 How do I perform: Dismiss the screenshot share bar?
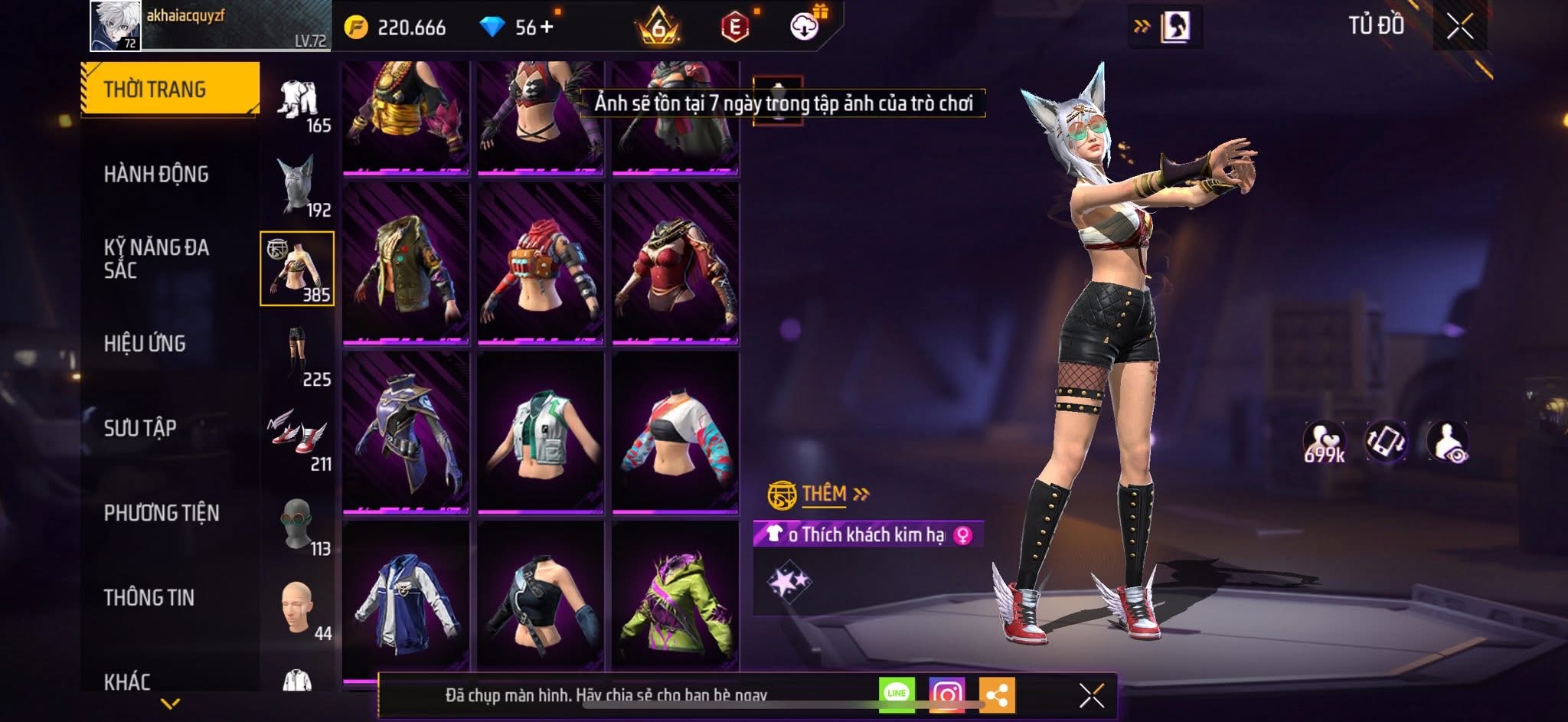coord(1091,695)
